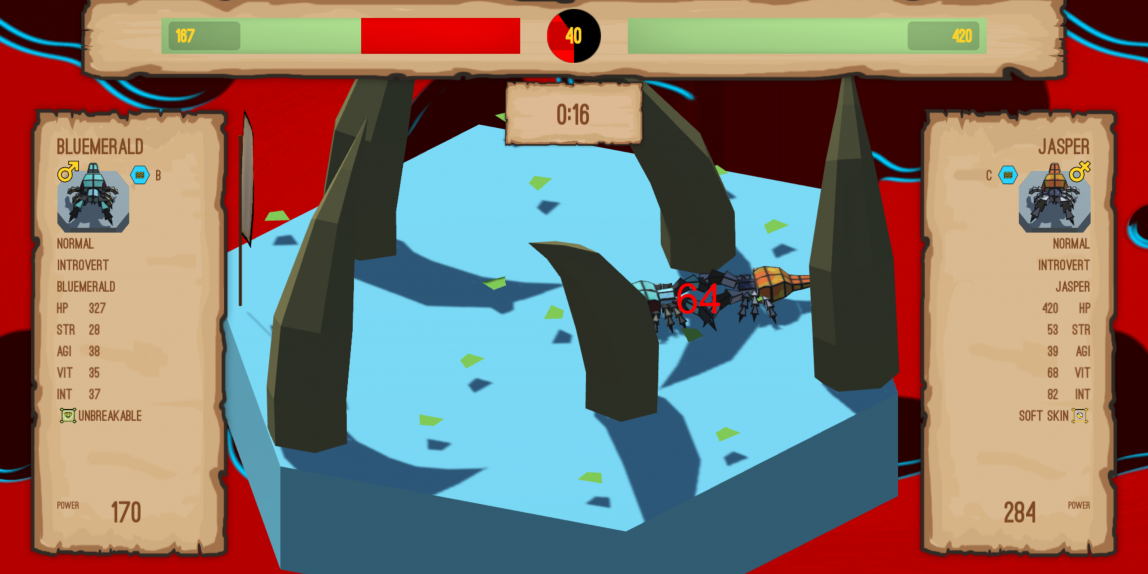Click Jasper's blue hexagon rank badge
This screenshot has width=1148, height=574.
point(1007,175)
